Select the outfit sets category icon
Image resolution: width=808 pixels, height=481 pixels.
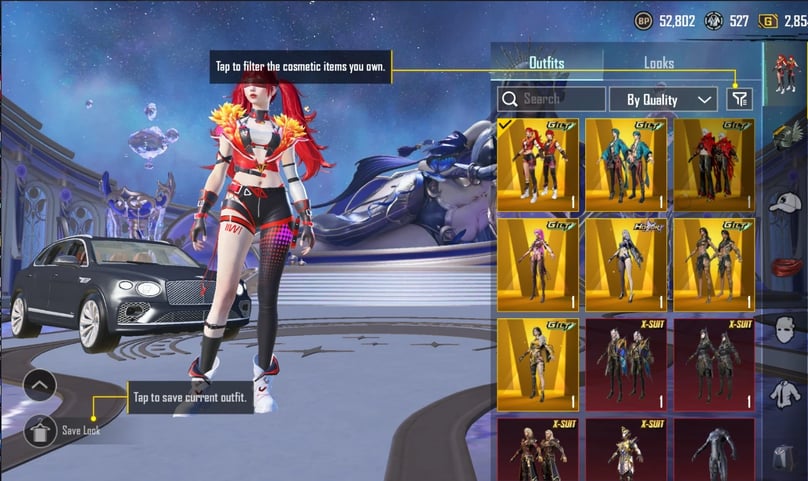(786, 74)
